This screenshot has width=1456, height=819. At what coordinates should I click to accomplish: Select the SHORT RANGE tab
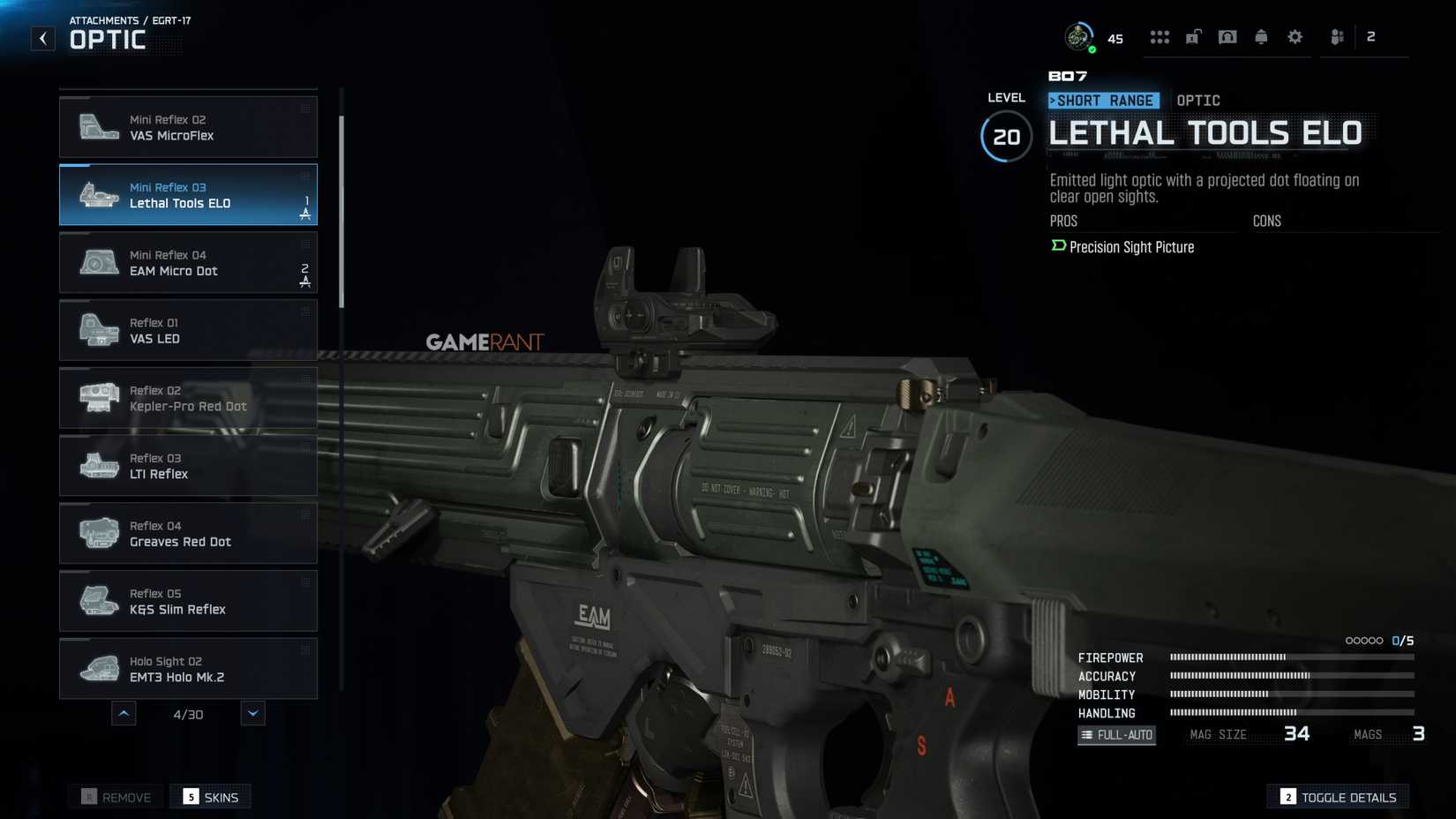1102,100
